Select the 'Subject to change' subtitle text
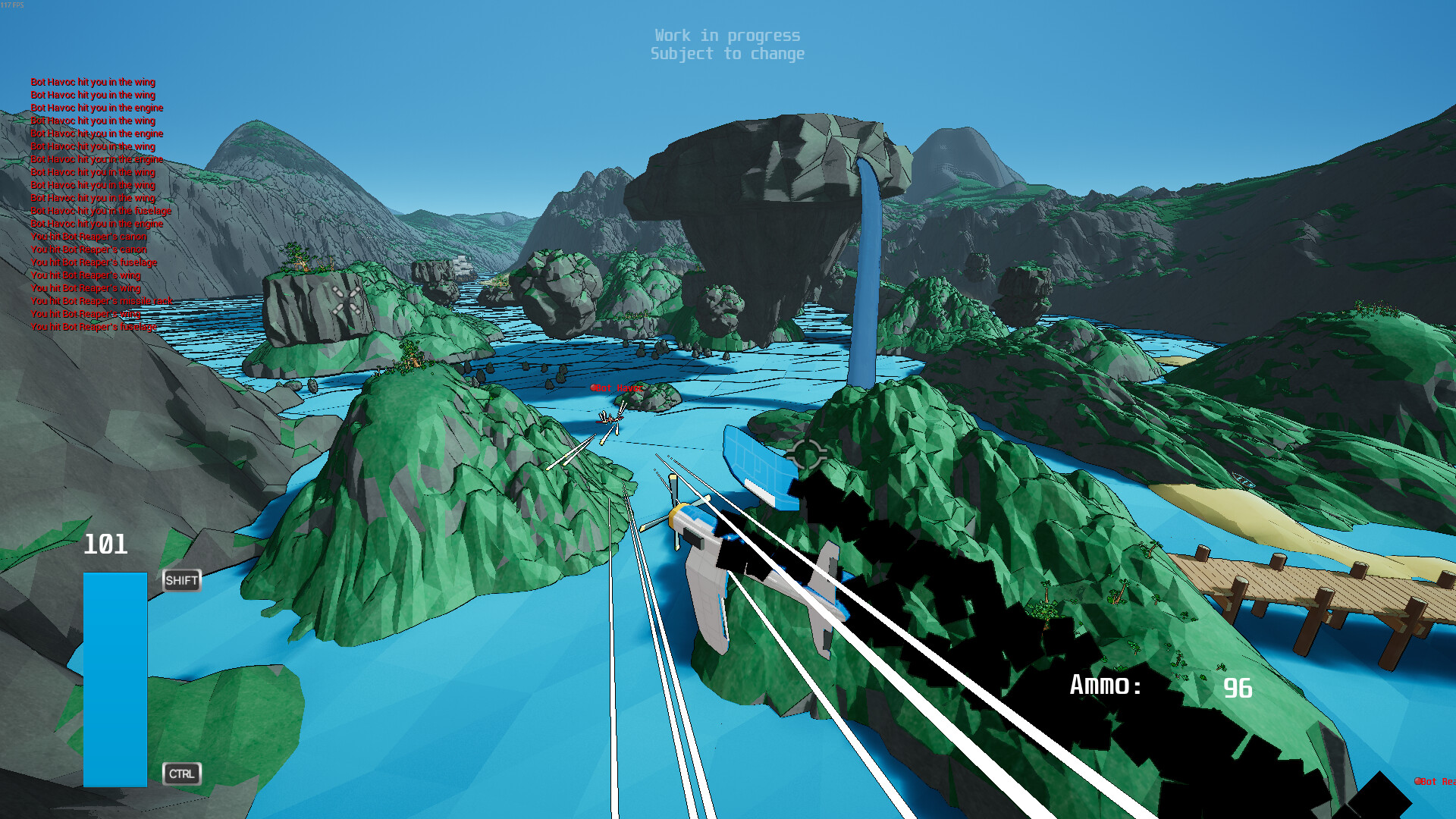 click(728, 54)
